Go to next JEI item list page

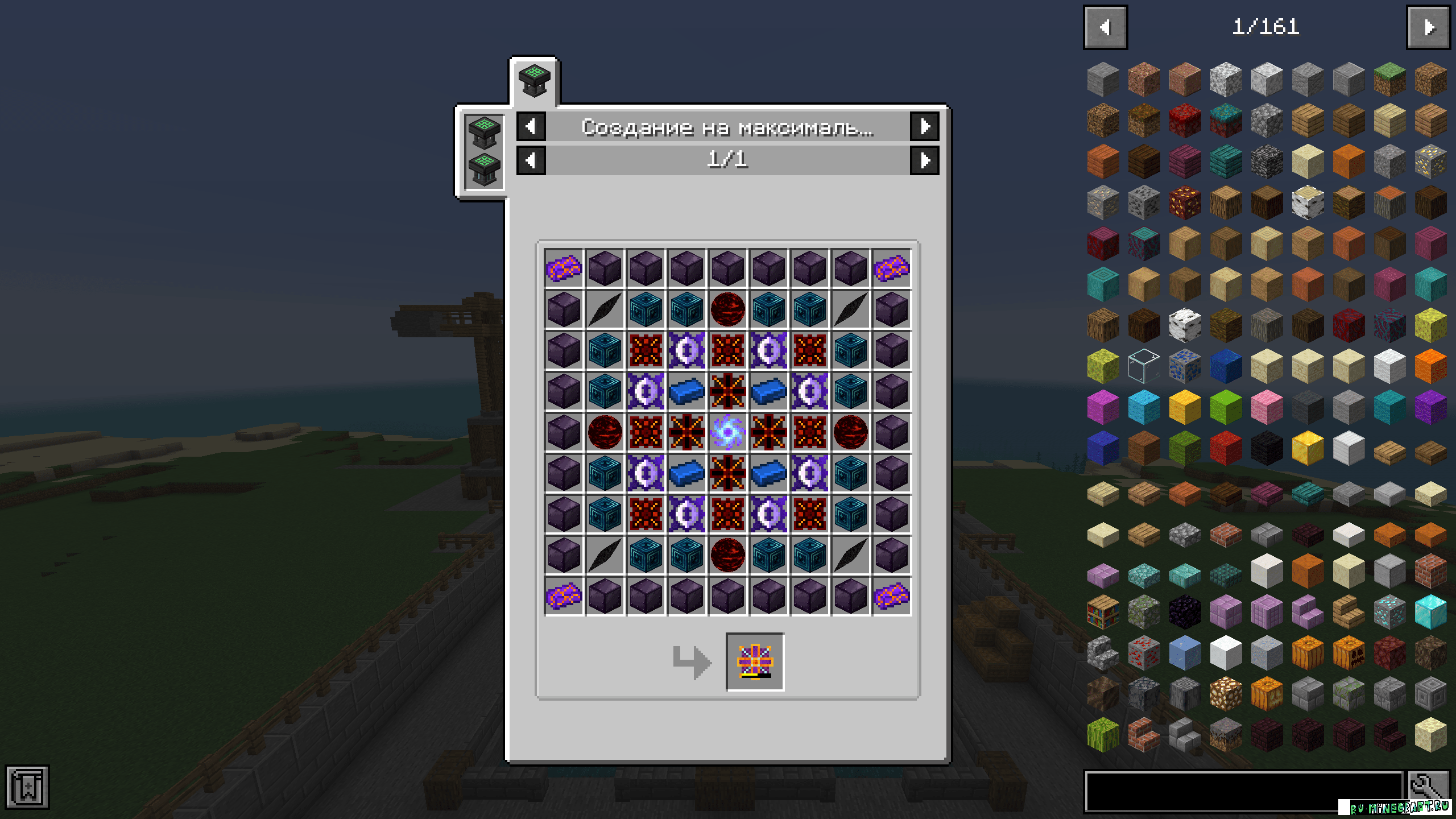[1428, 27]
